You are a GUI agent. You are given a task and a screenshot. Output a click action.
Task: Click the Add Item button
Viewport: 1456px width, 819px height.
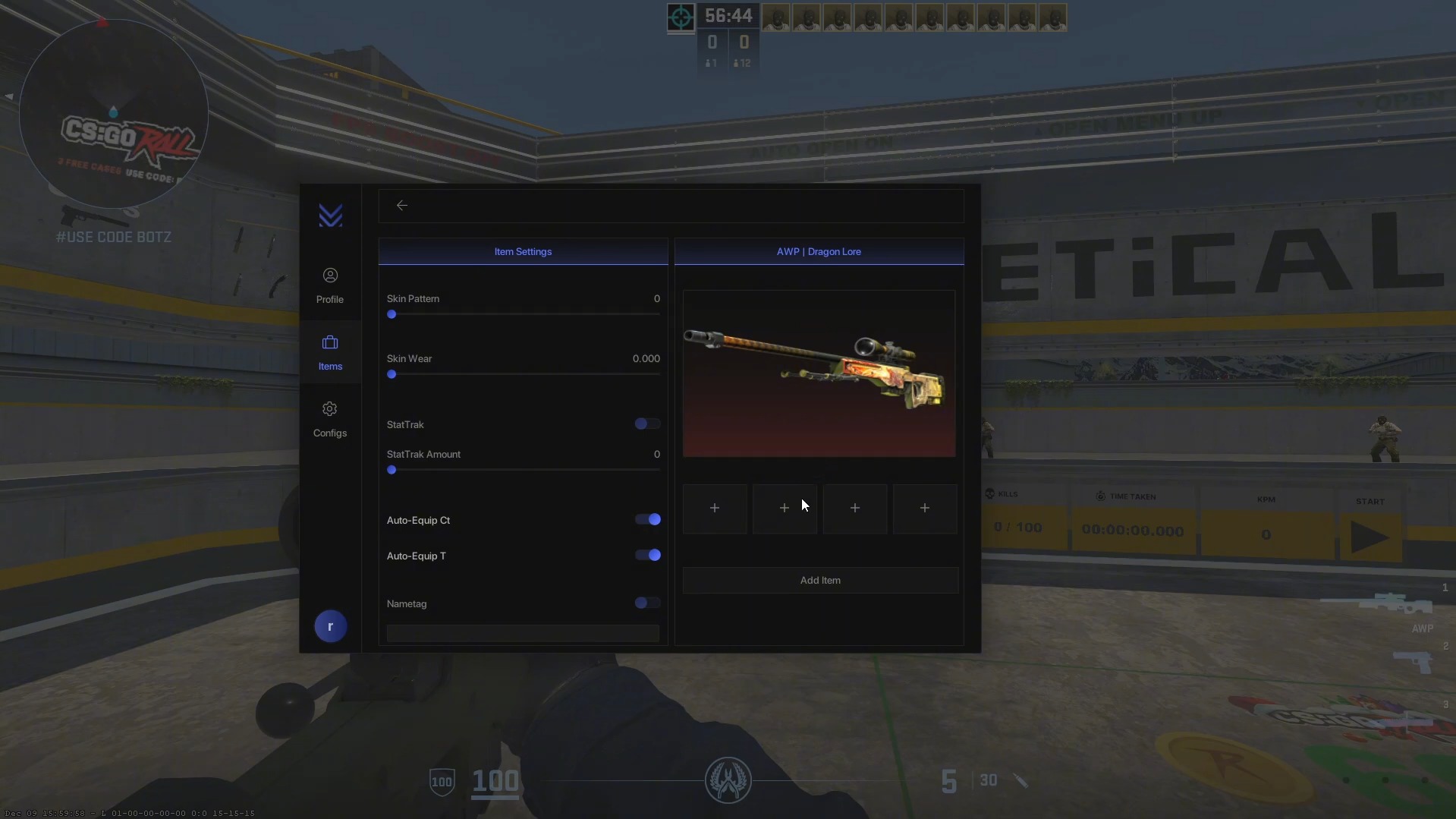coord(819,580)
